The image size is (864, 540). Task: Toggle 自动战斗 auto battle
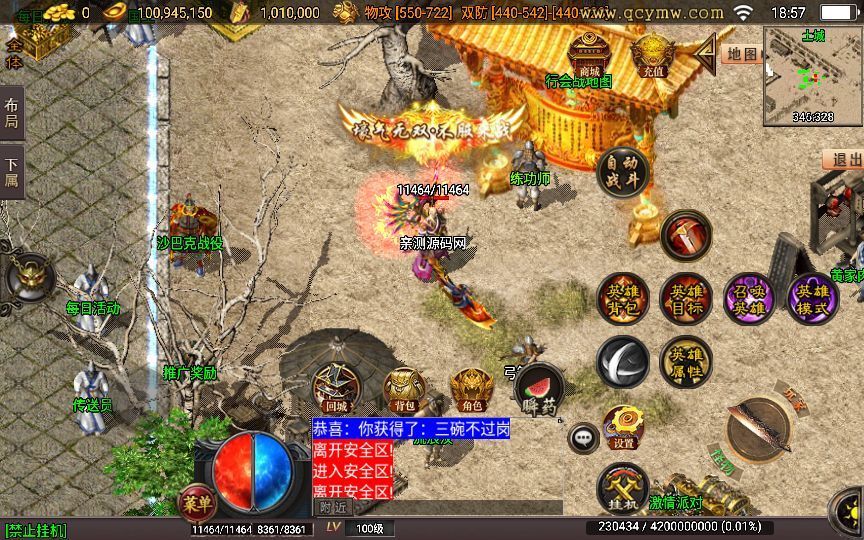(622, 173)
